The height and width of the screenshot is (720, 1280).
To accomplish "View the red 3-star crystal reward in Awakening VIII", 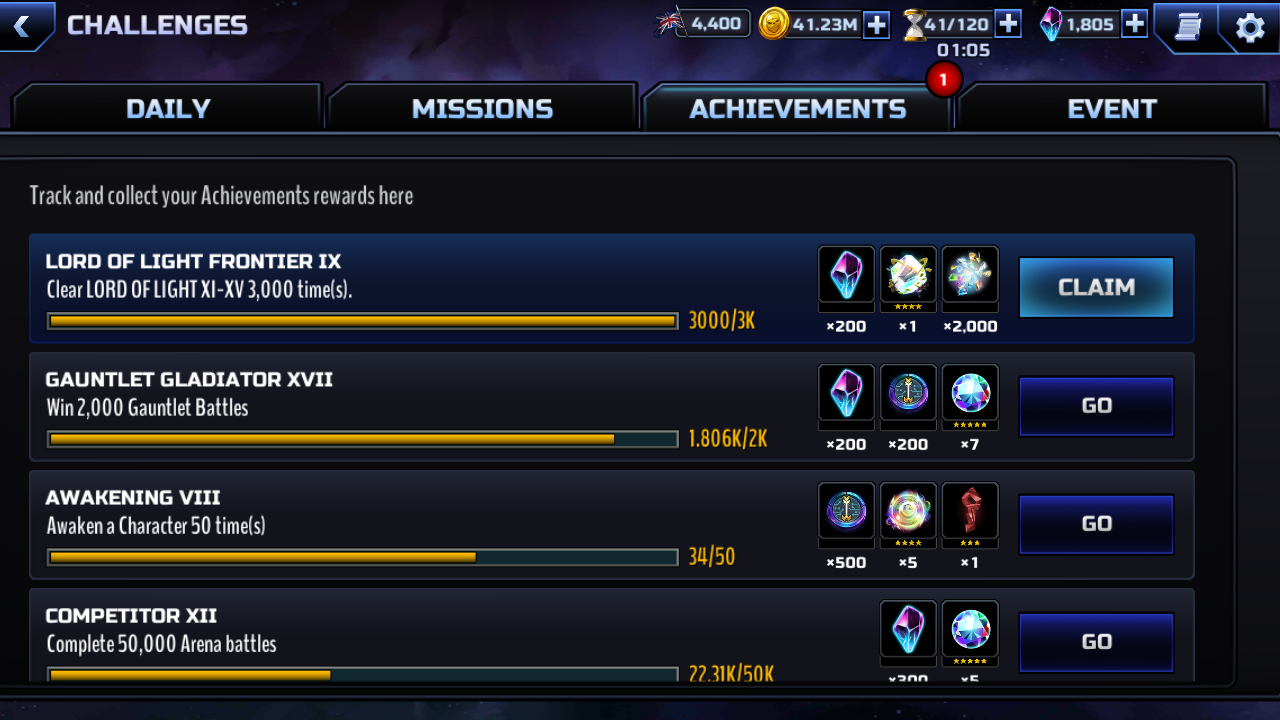I will pyautogui.click(x=970, y=511).
